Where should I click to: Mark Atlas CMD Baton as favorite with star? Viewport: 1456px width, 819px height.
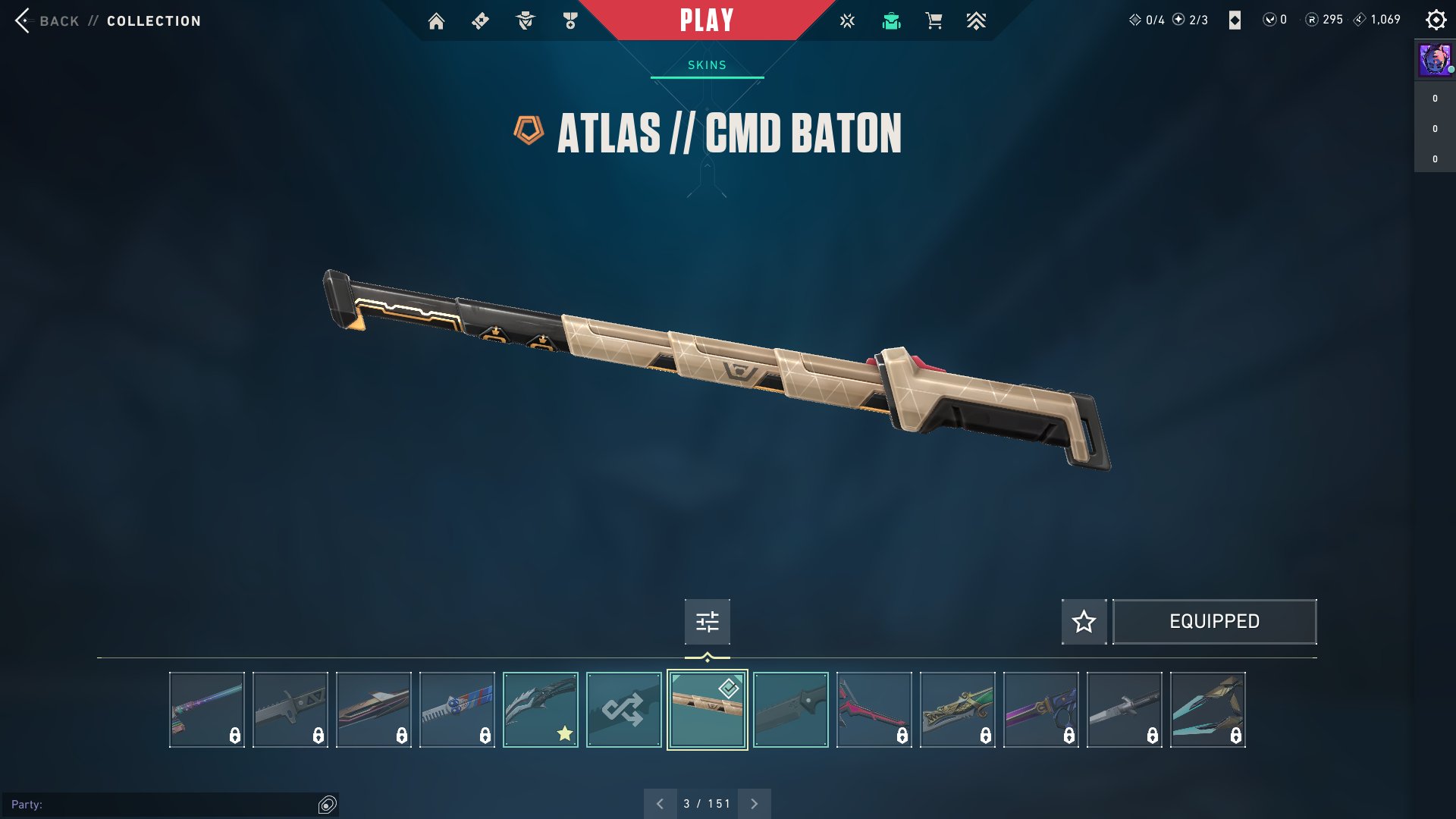(x=1084, y=622)
